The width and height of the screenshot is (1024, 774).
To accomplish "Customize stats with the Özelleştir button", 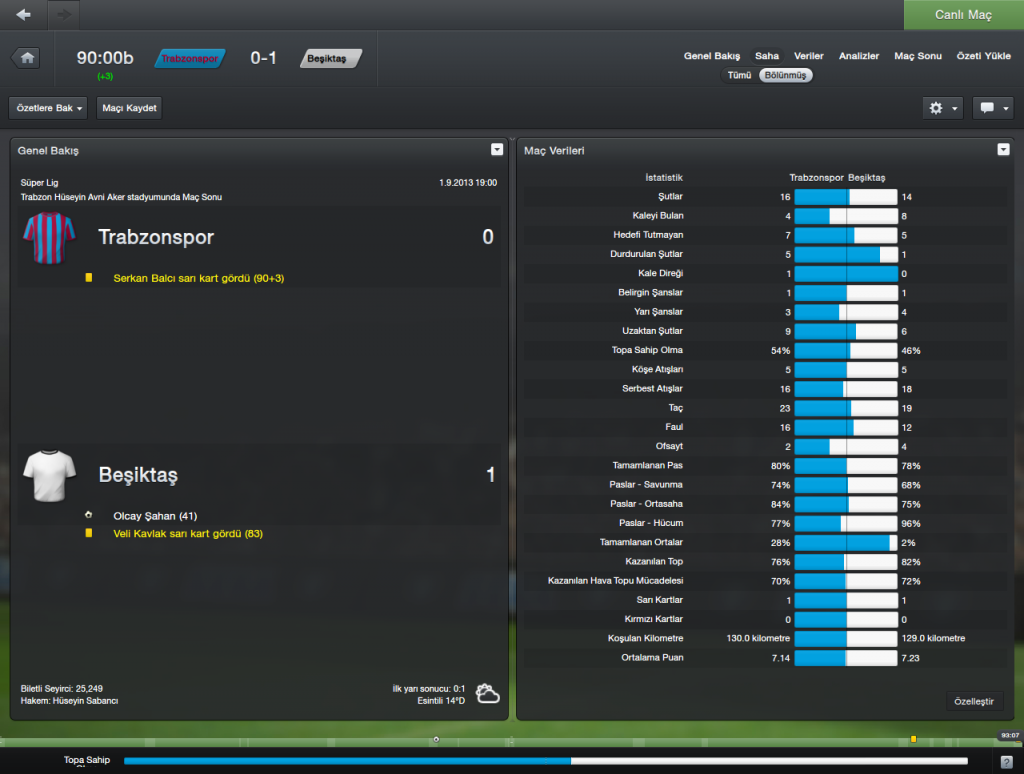I will (974, 702).
